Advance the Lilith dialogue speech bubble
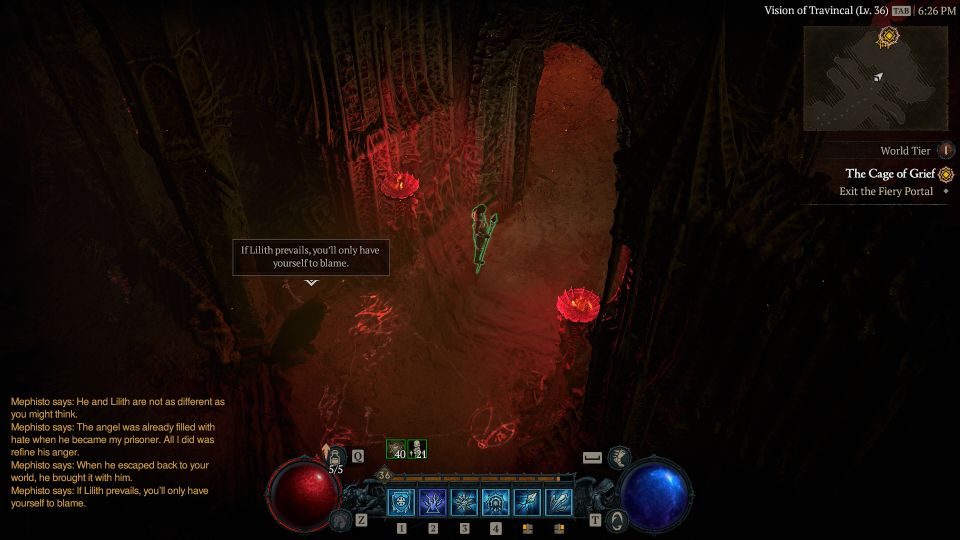960x540 pixels. pyautogui.click(x=311, y=257)
